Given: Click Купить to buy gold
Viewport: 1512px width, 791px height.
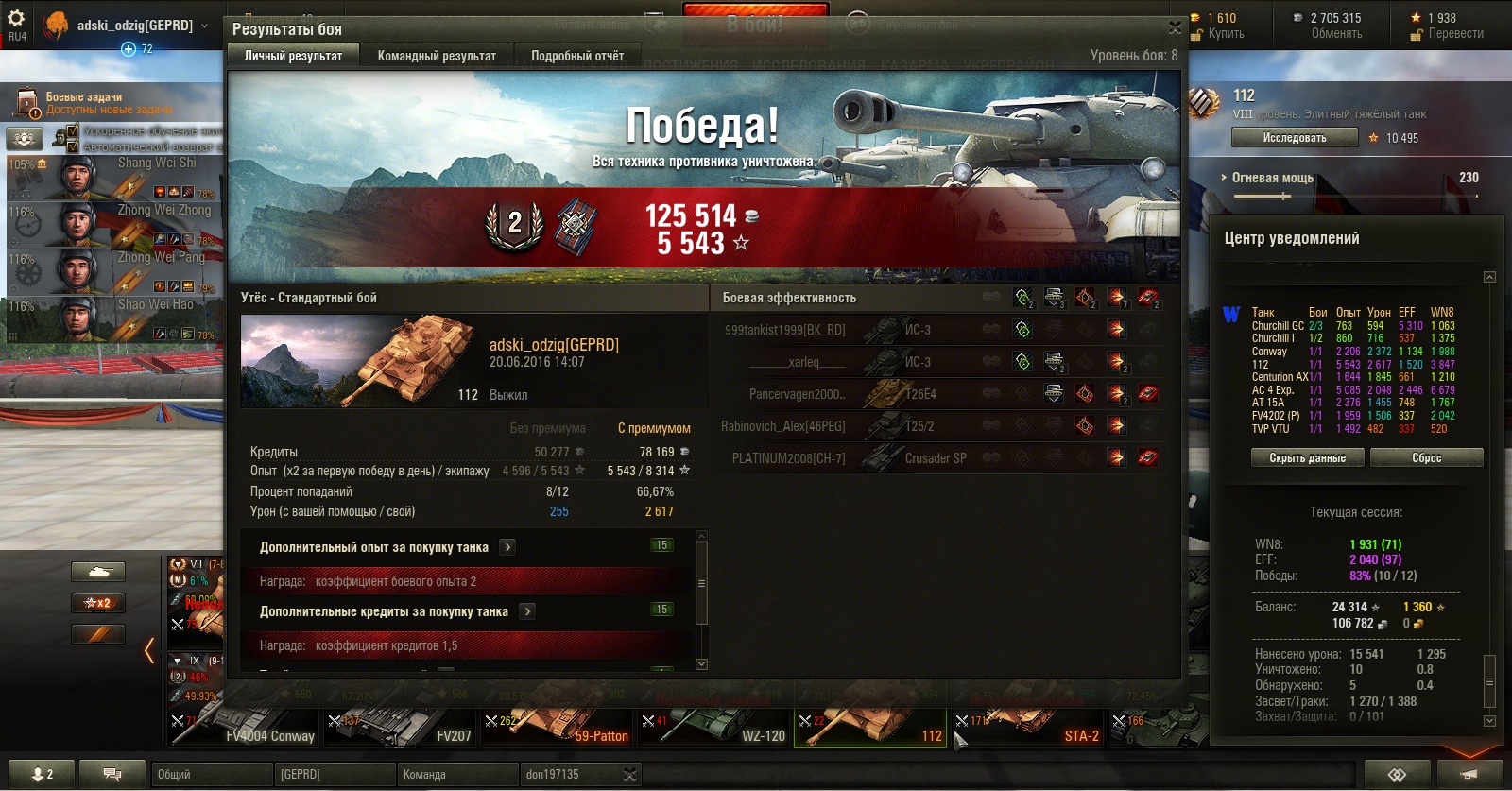Looking at the screenshot, I should (x=1226, y=34).
